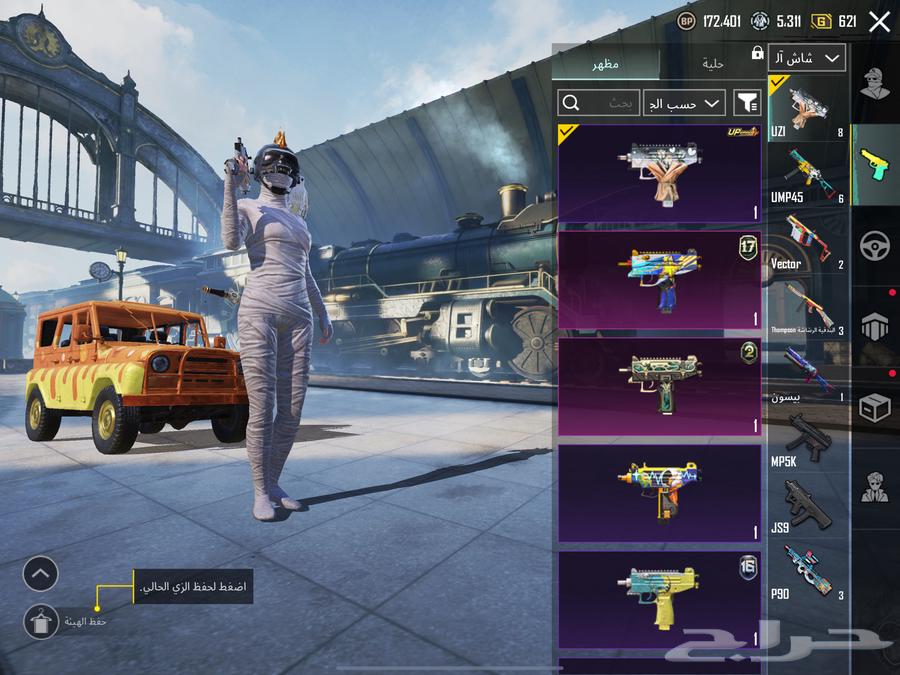The image size is (900, 675).
Task: Pick the UZI skin with level 17 badge
Action: click(x=659, y=280)
